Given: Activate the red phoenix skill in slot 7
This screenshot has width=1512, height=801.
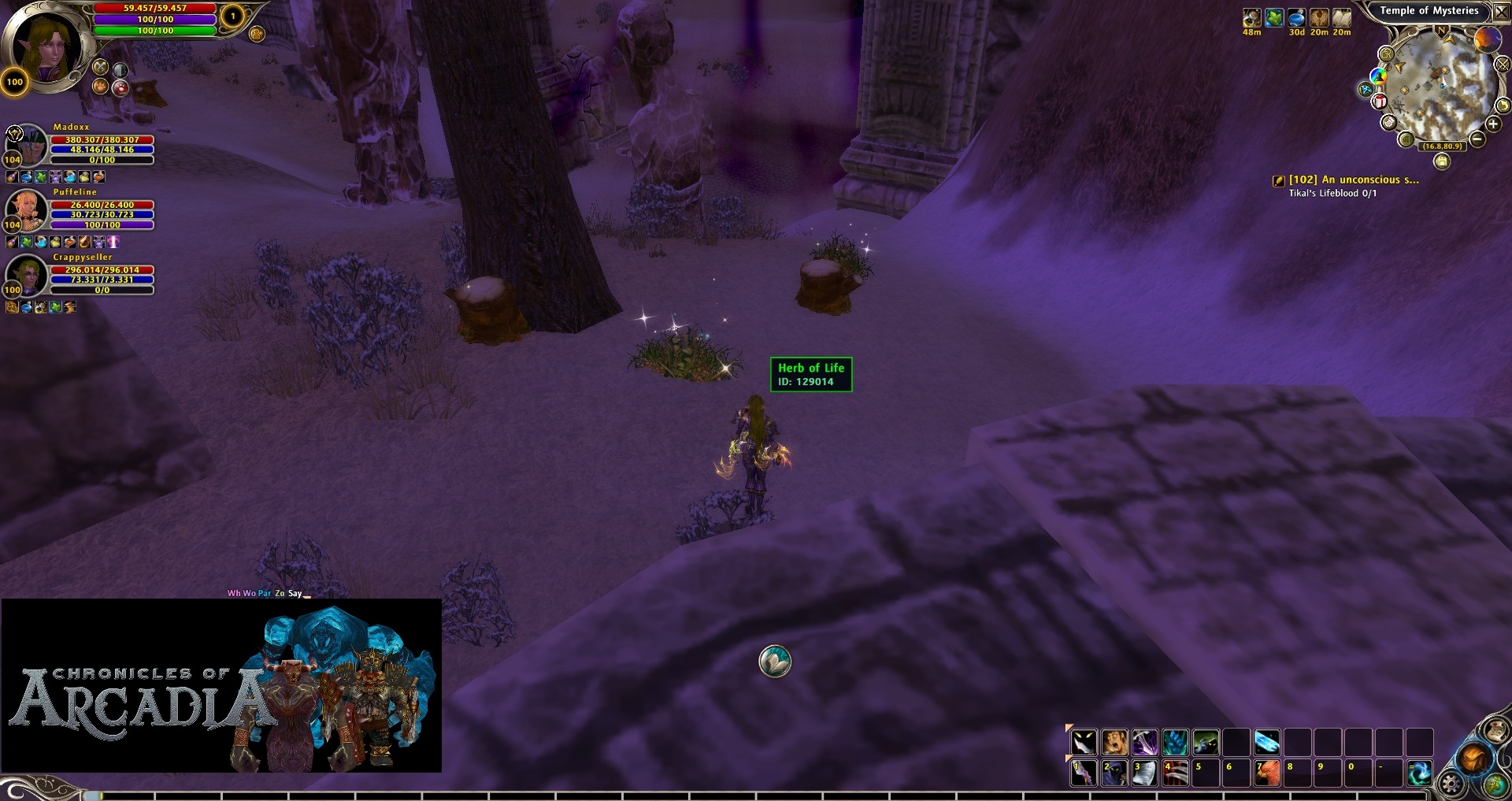Looking at the screenshot, I should coord(1266,773).
